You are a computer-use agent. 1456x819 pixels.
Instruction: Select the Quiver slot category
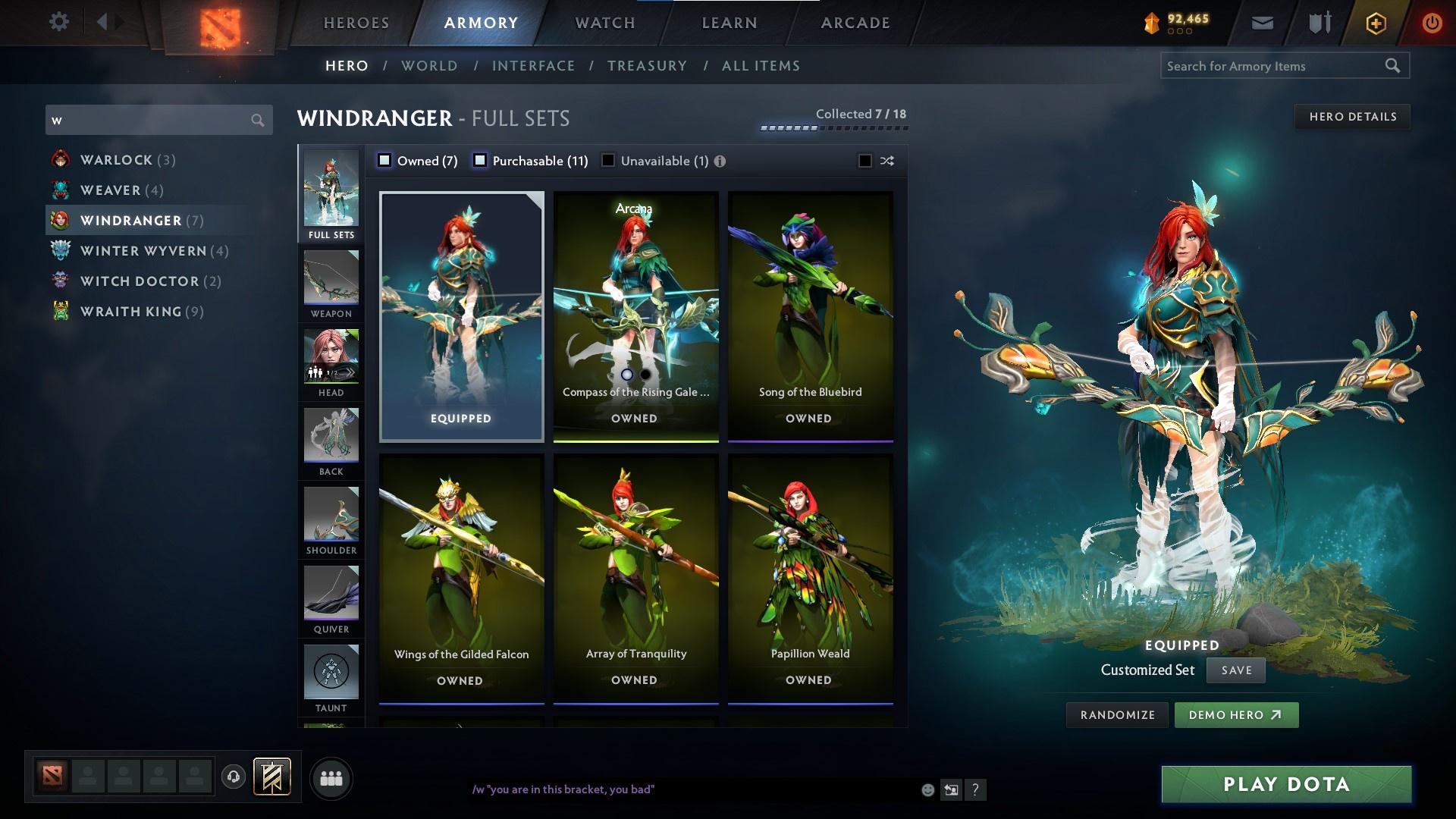(331, 599)
